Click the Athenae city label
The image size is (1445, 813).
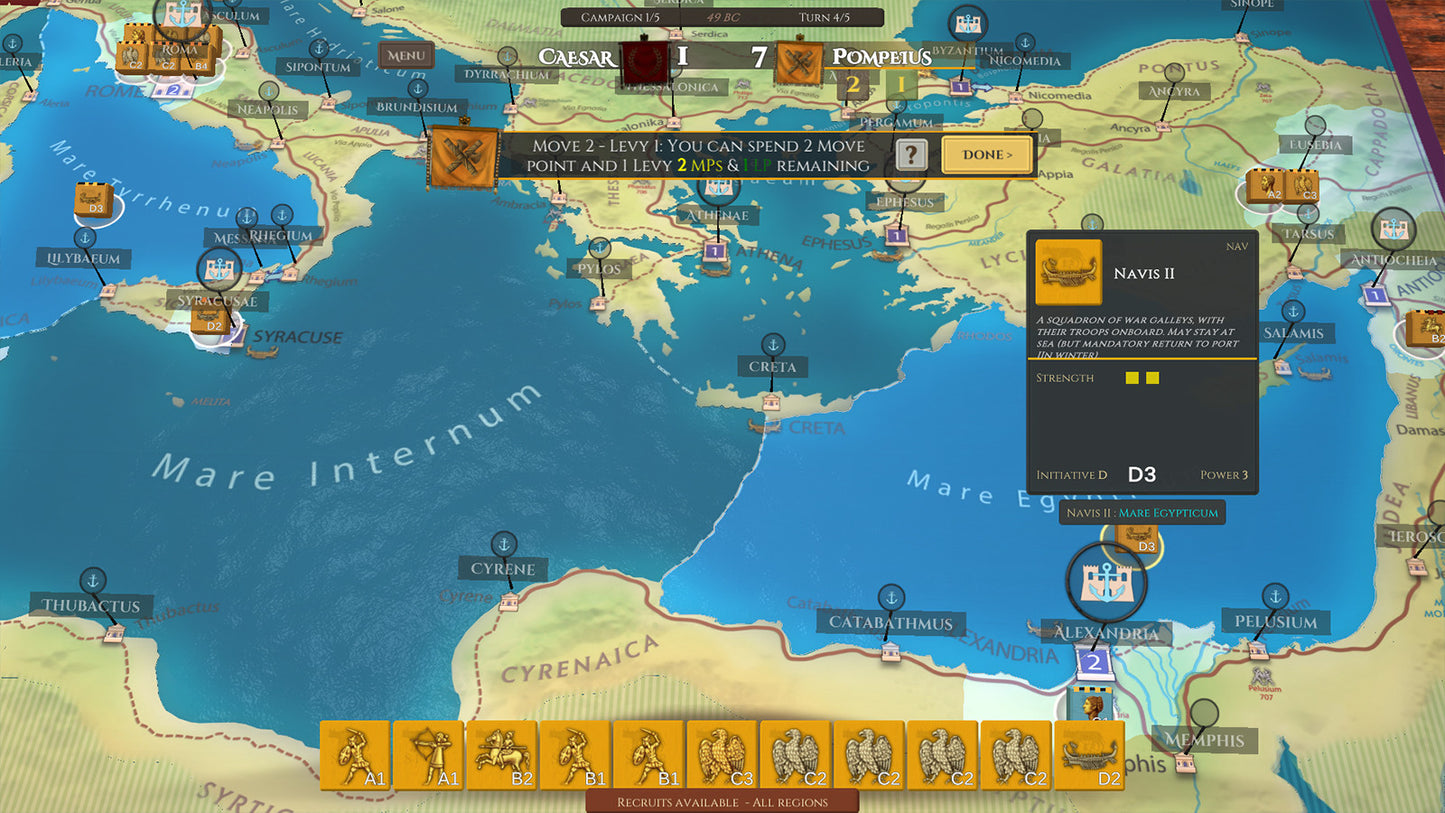coord(718,215)
